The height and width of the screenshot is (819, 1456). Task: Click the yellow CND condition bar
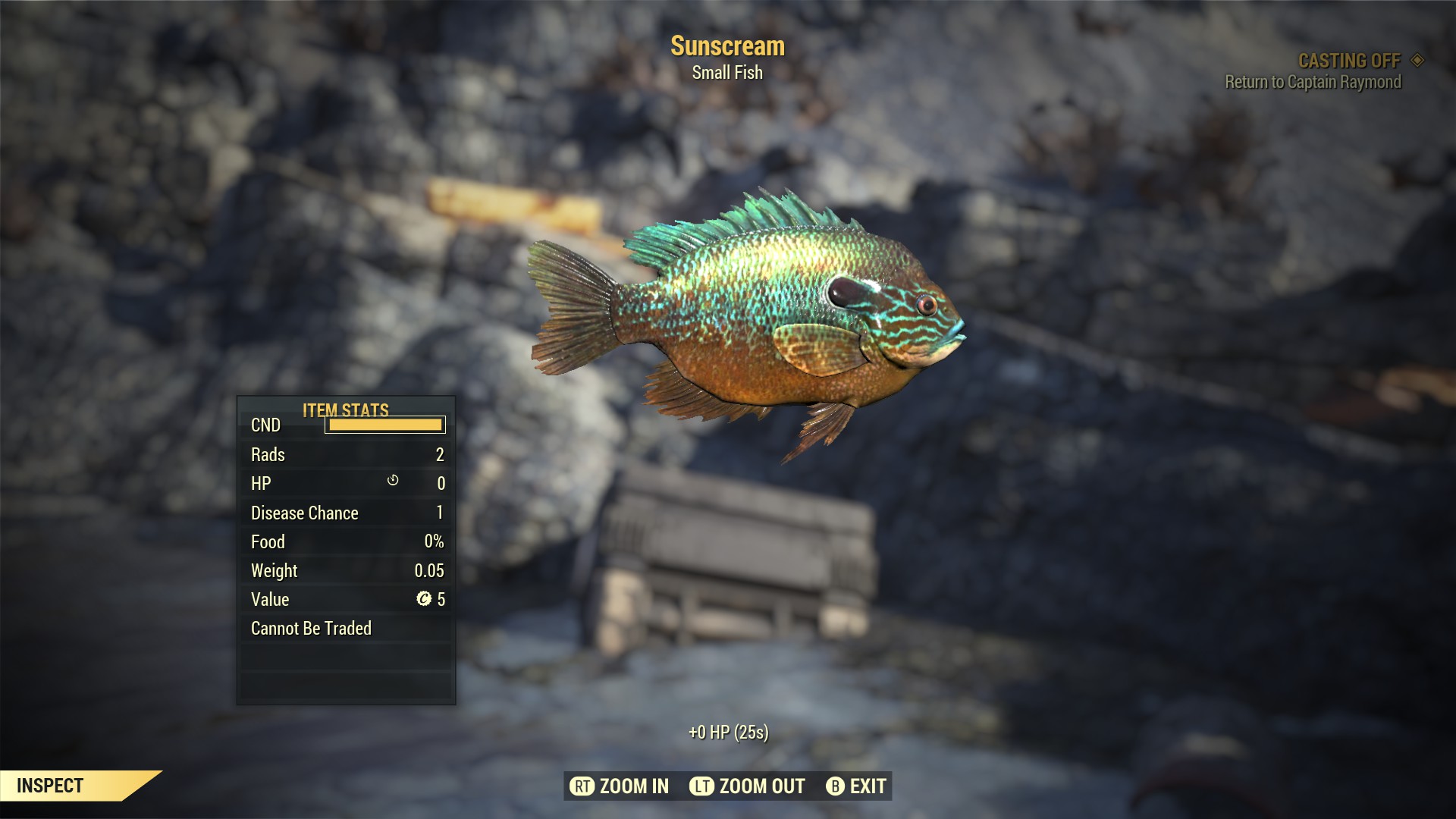(384, 425)
